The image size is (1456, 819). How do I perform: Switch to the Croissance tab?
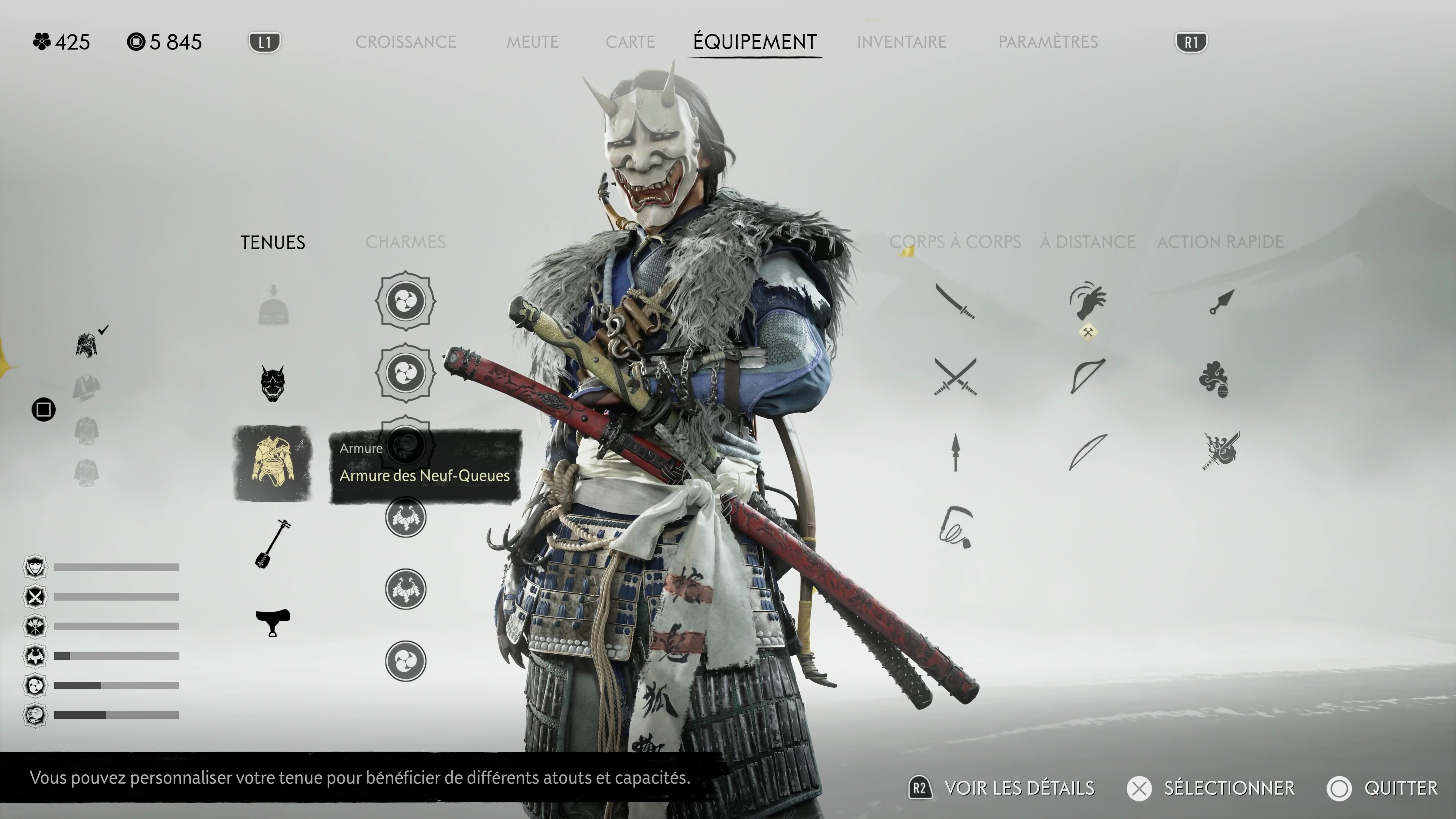[x=405, y=42]
